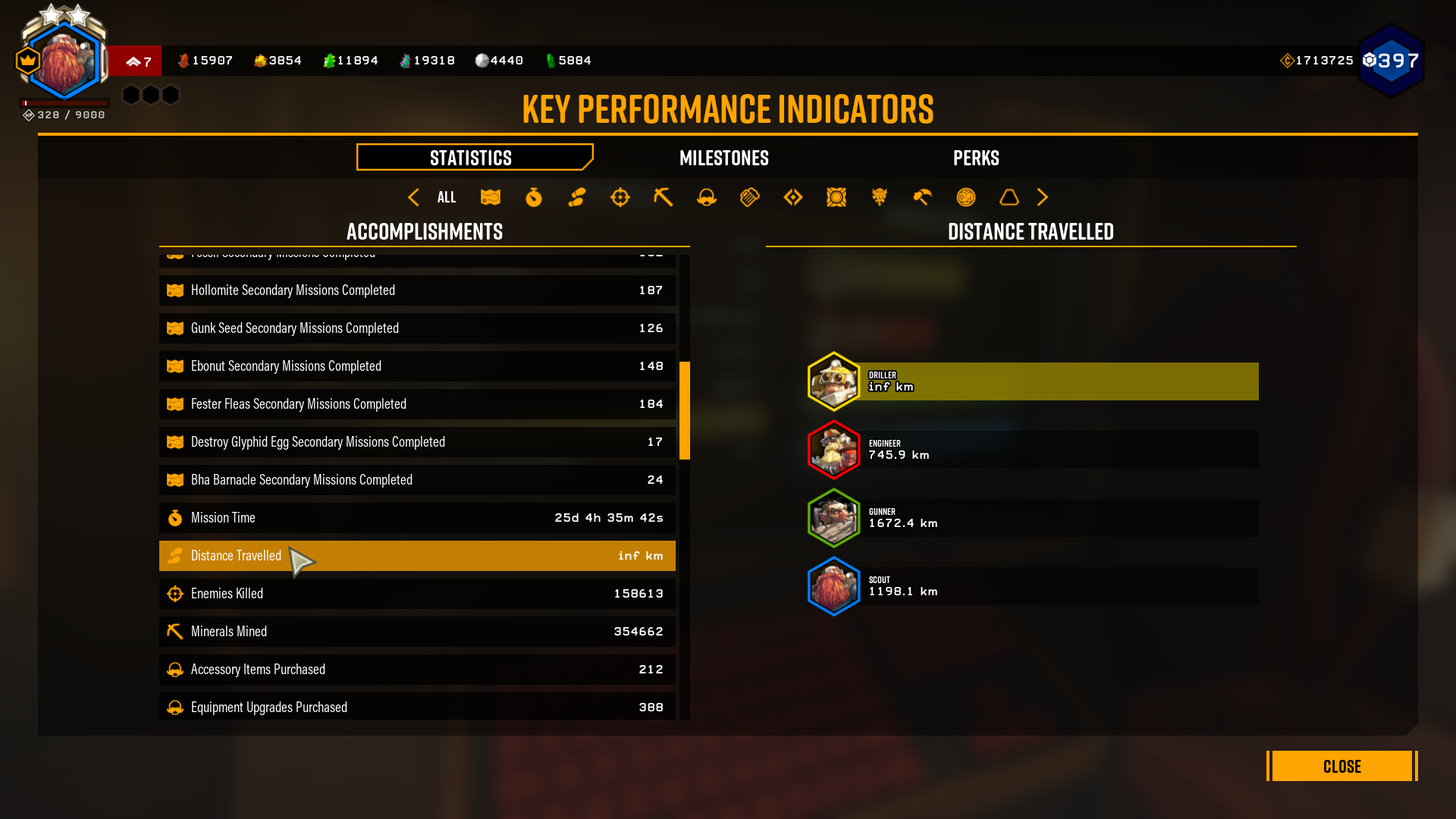Image resolution: width=1456 pixels, height=819 pixels.
Task: Select the Gunner distance entry
Action: tap(1033, 518)
